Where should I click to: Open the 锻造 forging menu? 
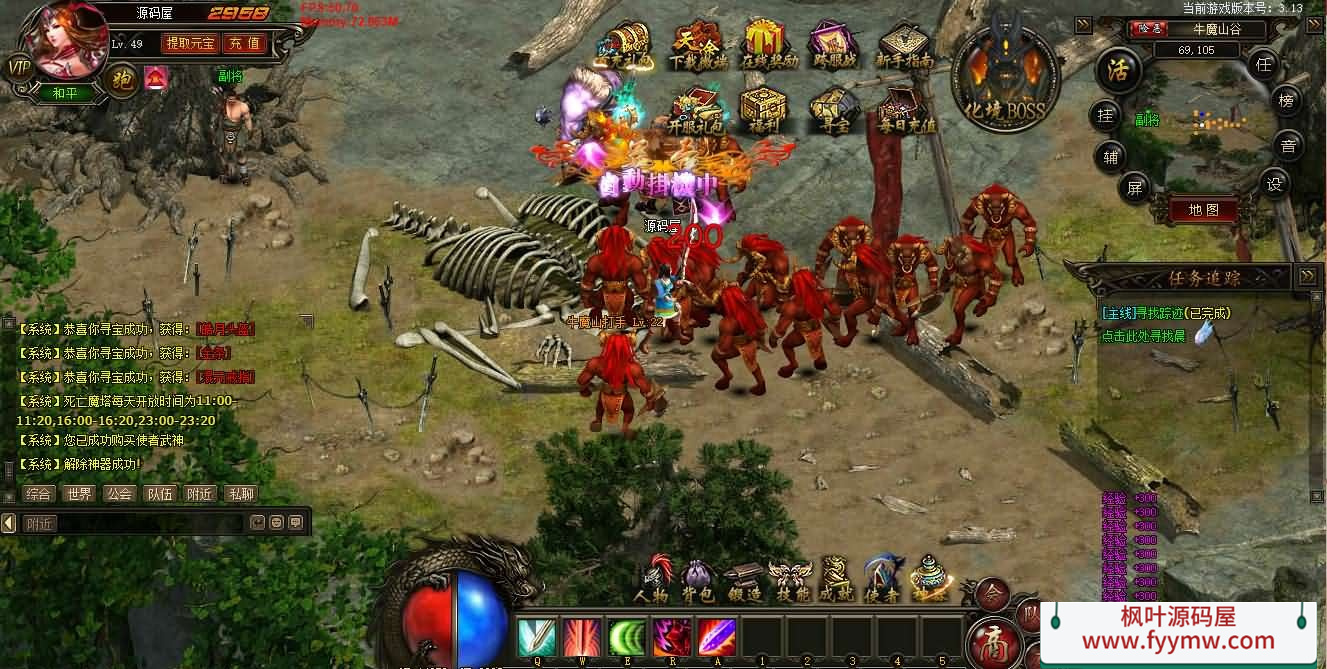pyautogui.click(x=743, y=580)
